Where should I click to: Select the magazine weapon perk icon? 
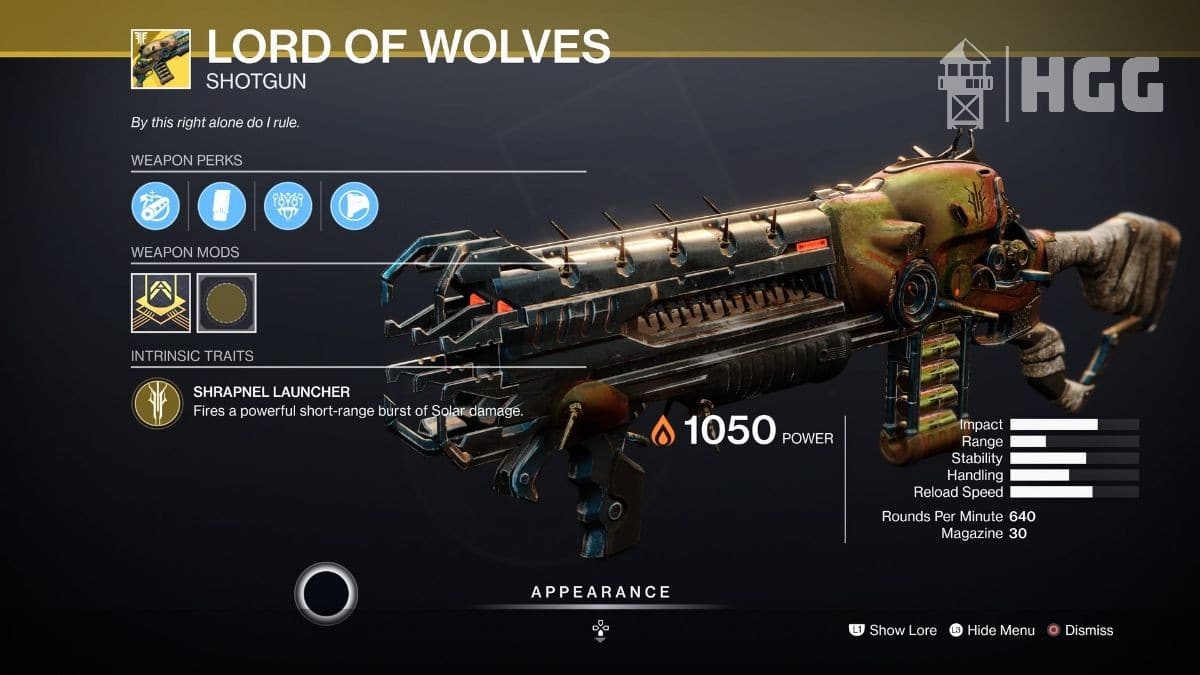[221, 206]
